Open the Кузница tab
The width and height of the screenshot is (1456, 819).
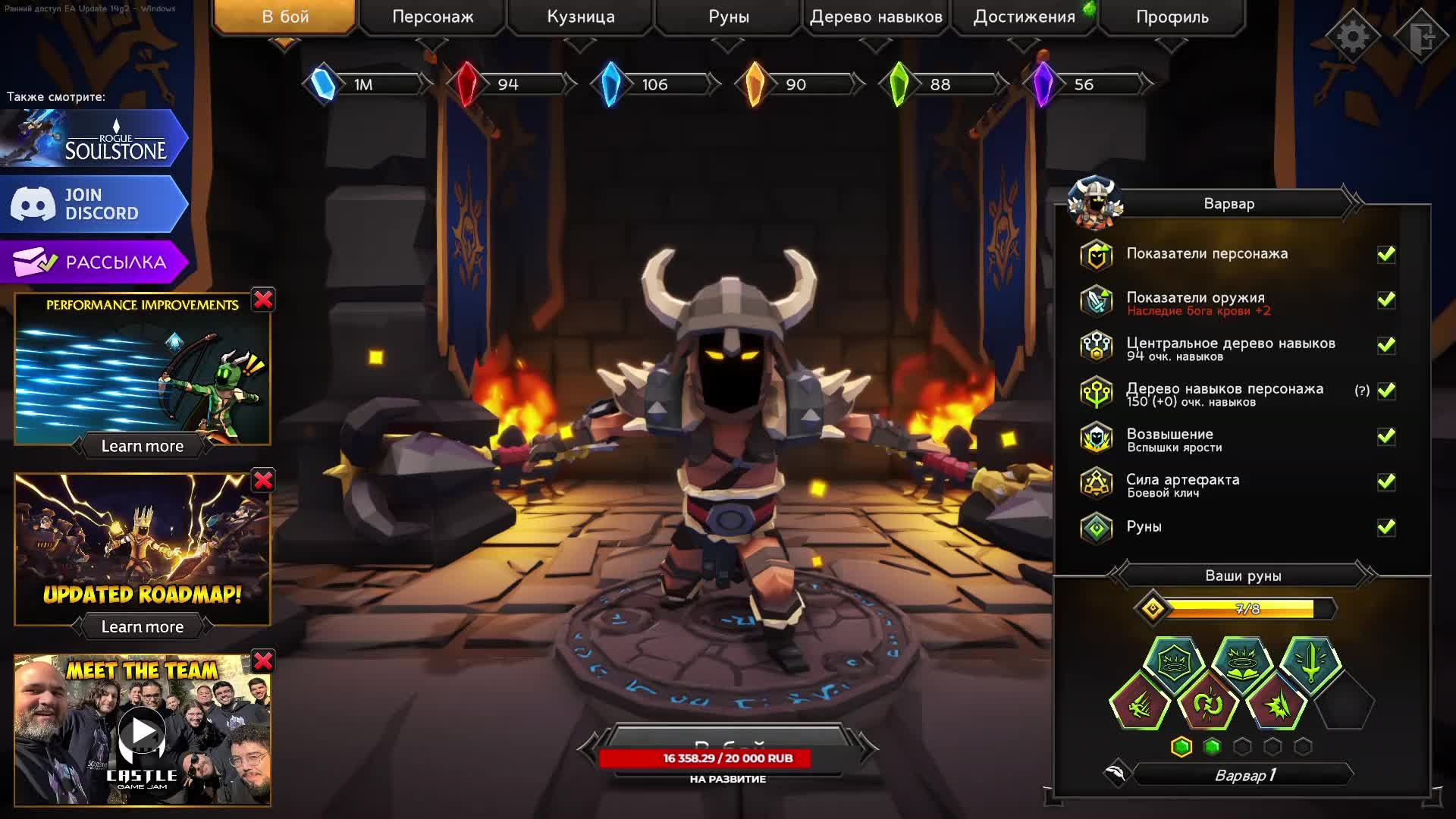click(581, 17)
